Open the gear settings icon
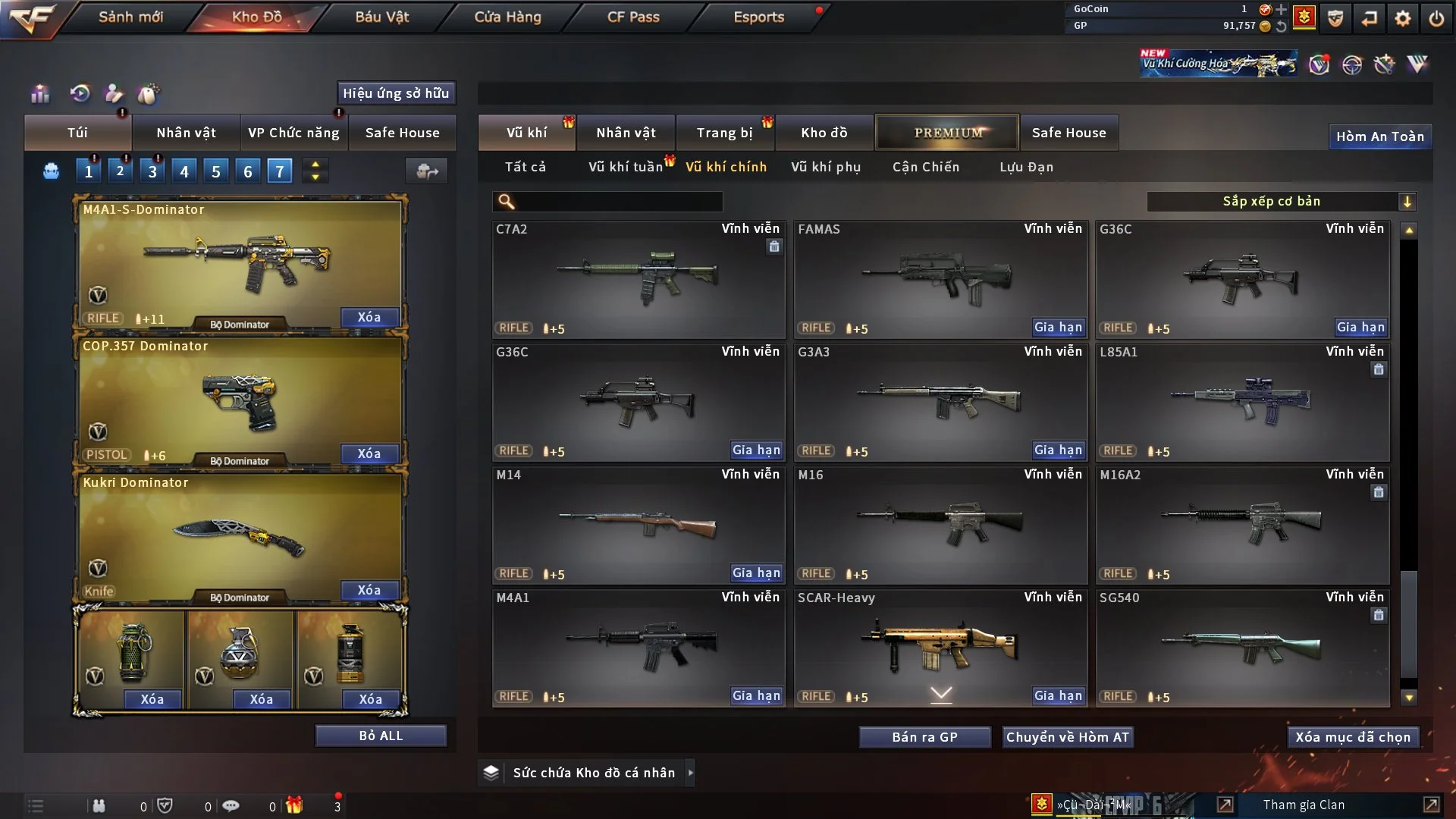The height and width of the screenshot is (819, 1456). click(x=1402, y=18)
